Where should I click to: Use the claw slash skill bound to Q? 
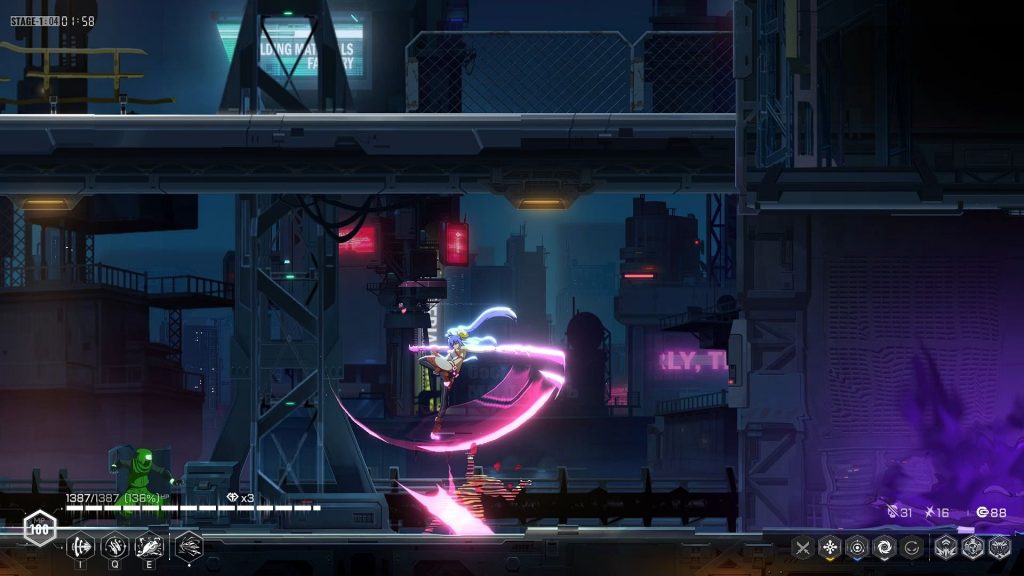[x=115, y=546]
